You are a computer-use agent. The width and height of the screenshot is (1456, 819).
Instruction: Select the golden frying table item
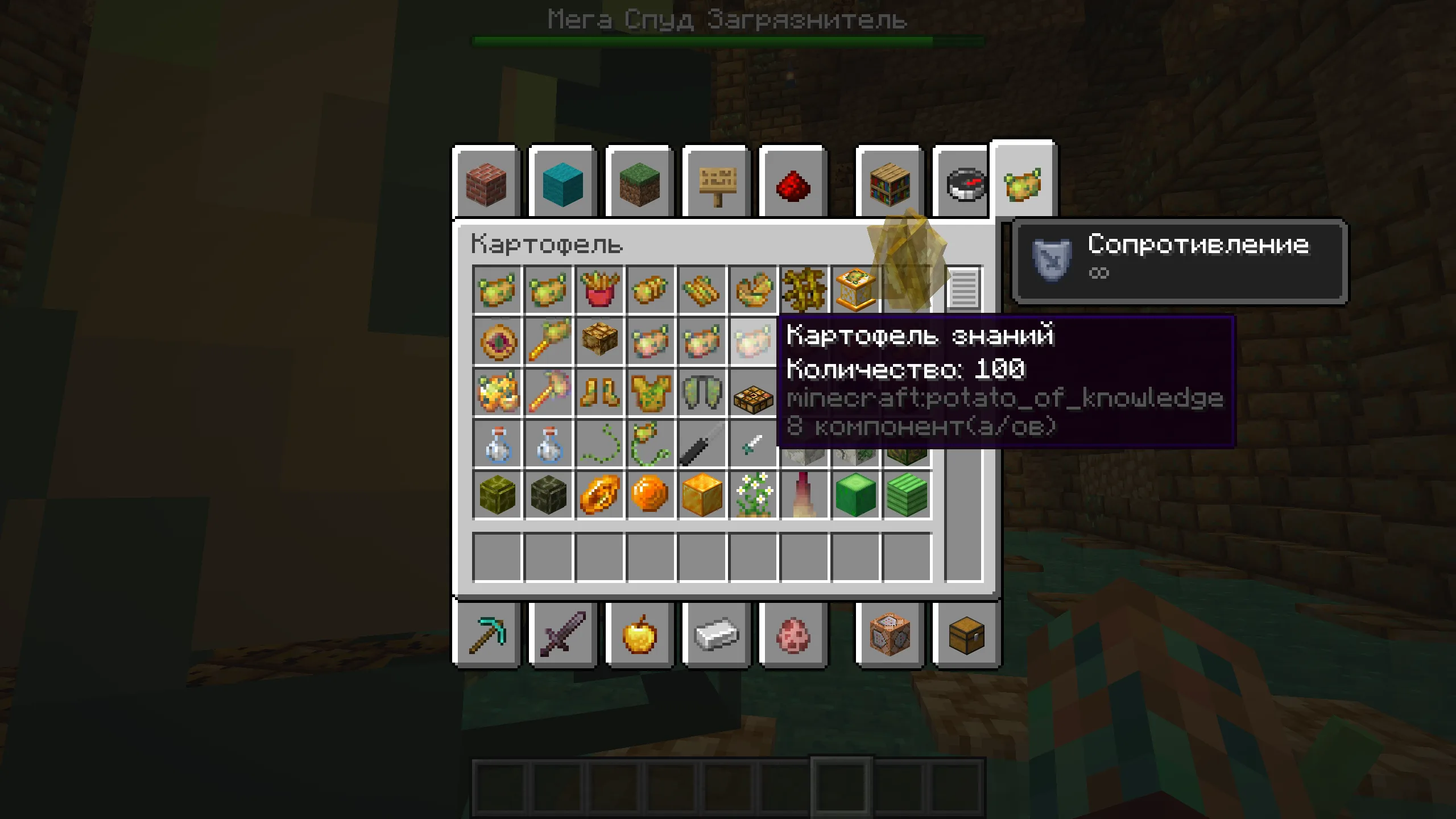click(855, 292)
